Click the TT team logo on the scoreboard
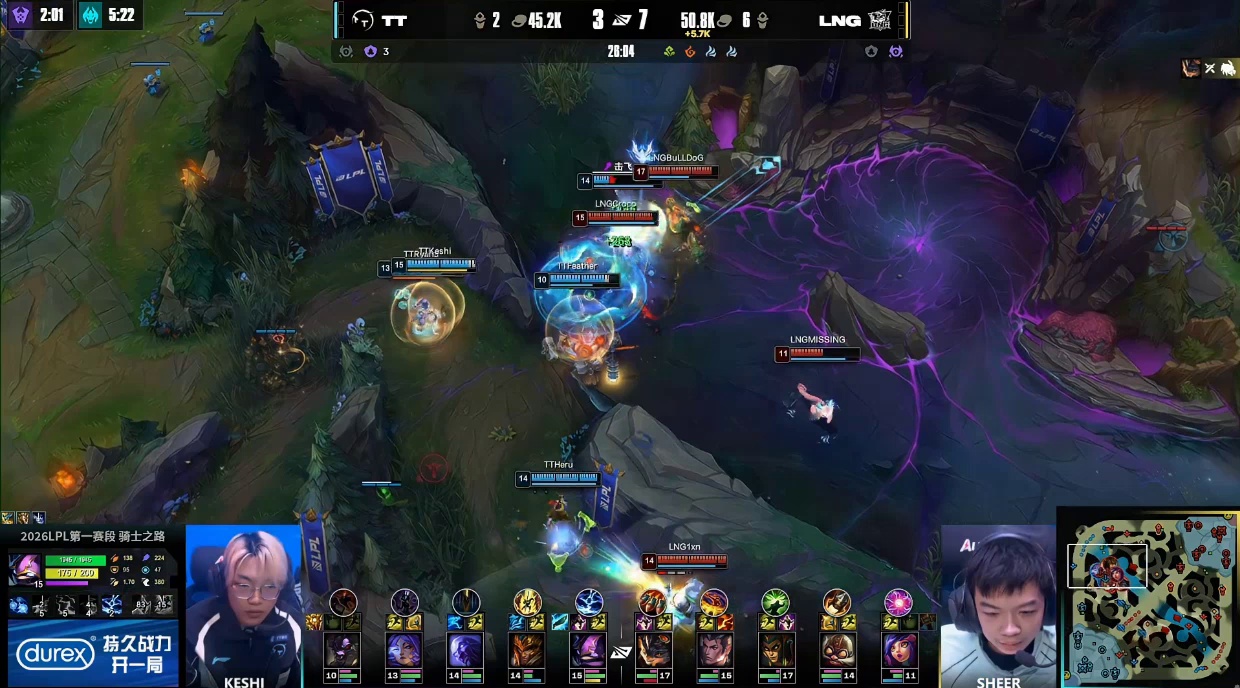1240x688 pixels. (362, 20)
